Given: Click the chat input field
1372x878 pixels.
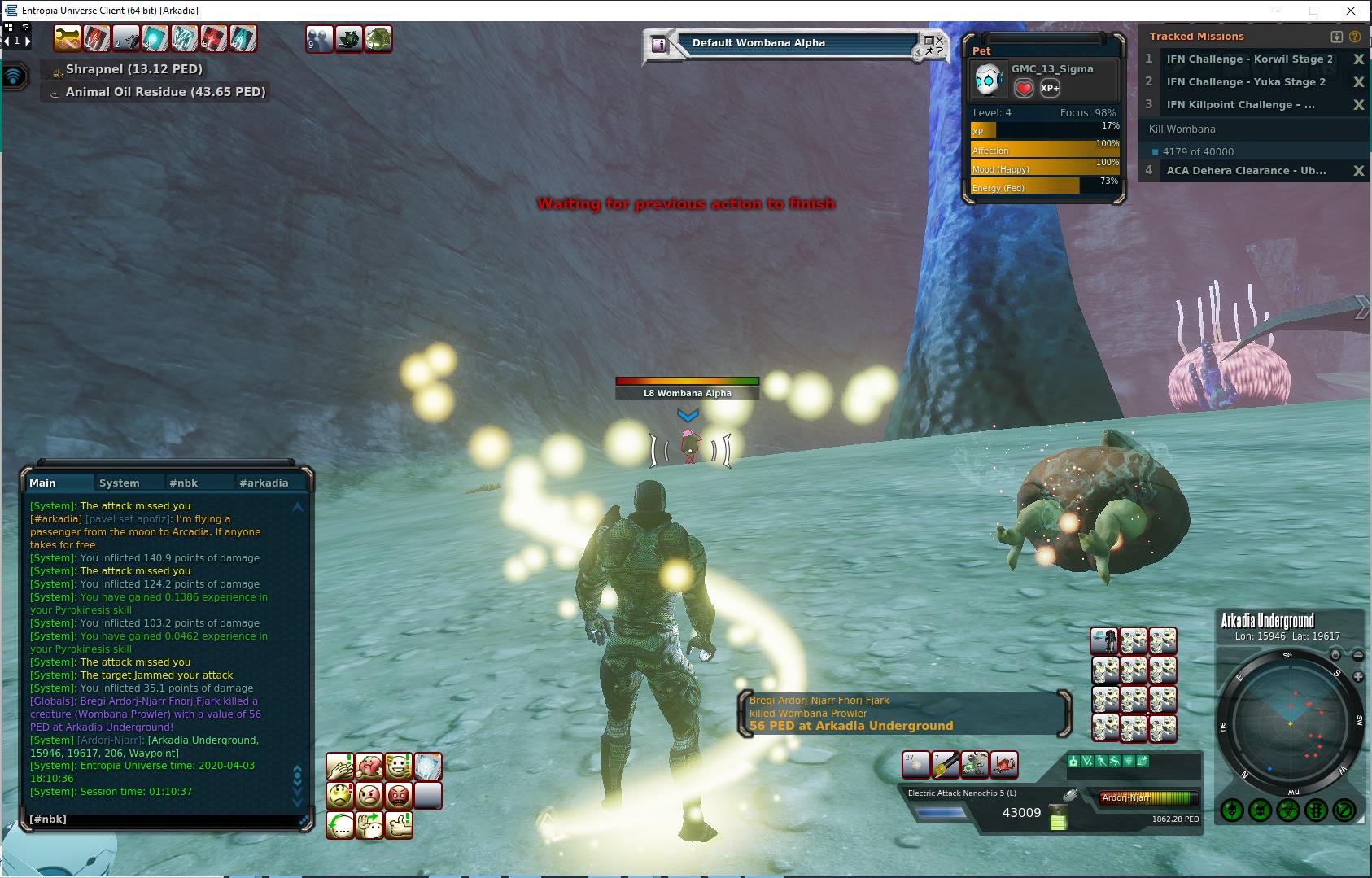Looking at the screenshot, I should point(163,819).
